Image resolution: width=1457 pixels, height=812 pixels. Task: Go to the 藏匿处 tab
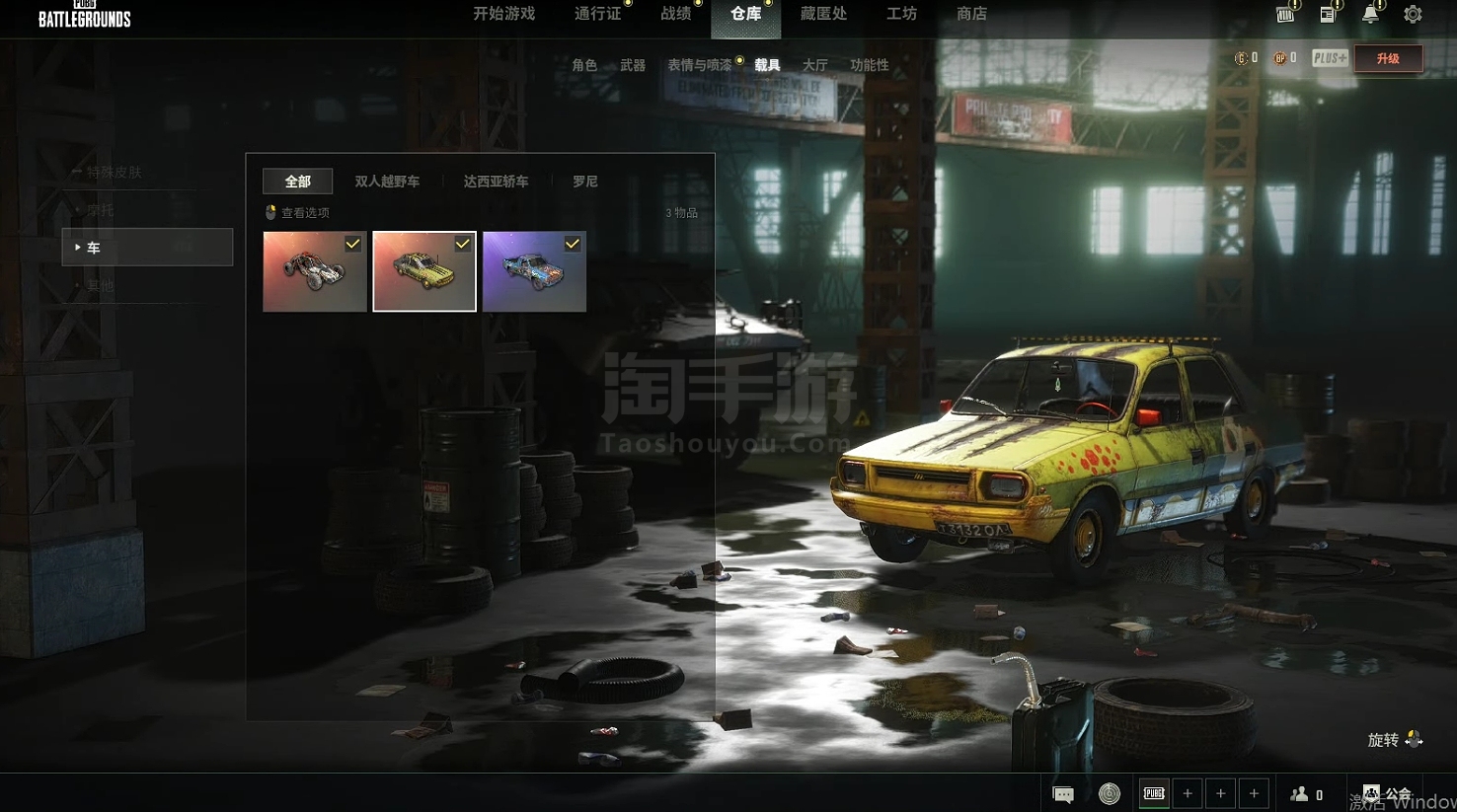[823, 14]
